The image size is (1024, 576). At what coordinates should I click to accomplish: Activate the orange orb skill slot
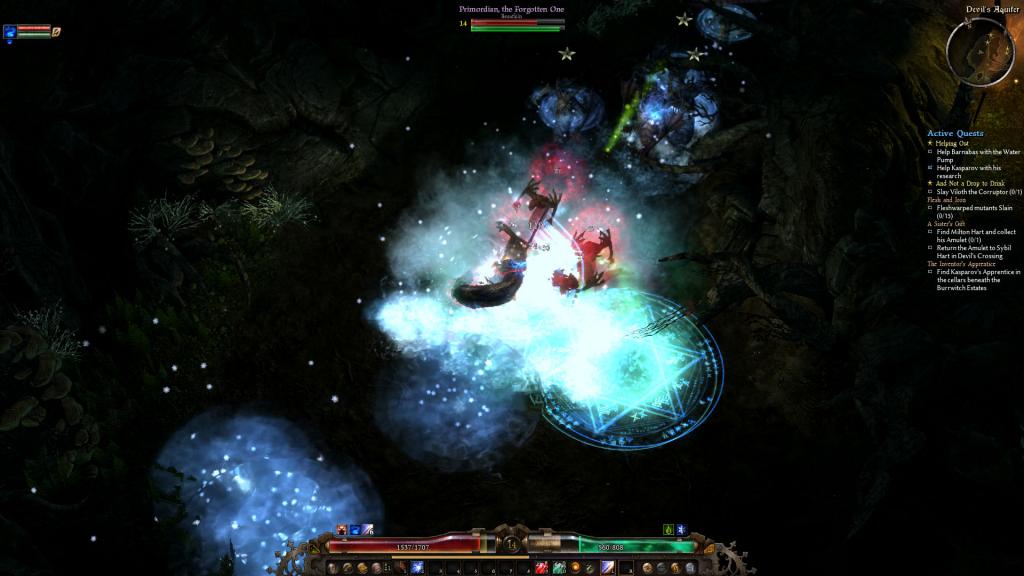(576, 567)
